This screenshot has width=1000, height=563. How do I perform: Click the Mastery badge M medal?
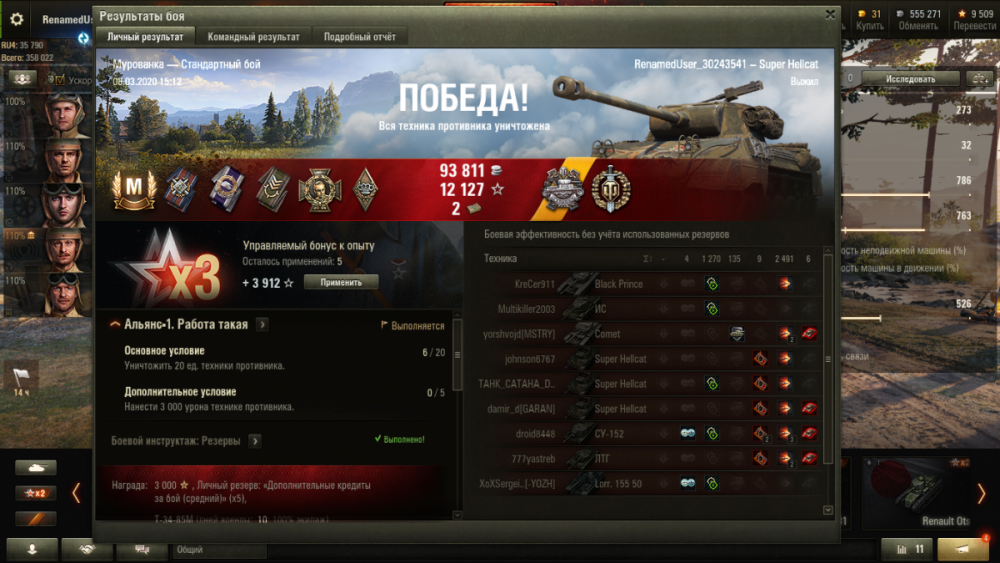click(x=133, y=190)
